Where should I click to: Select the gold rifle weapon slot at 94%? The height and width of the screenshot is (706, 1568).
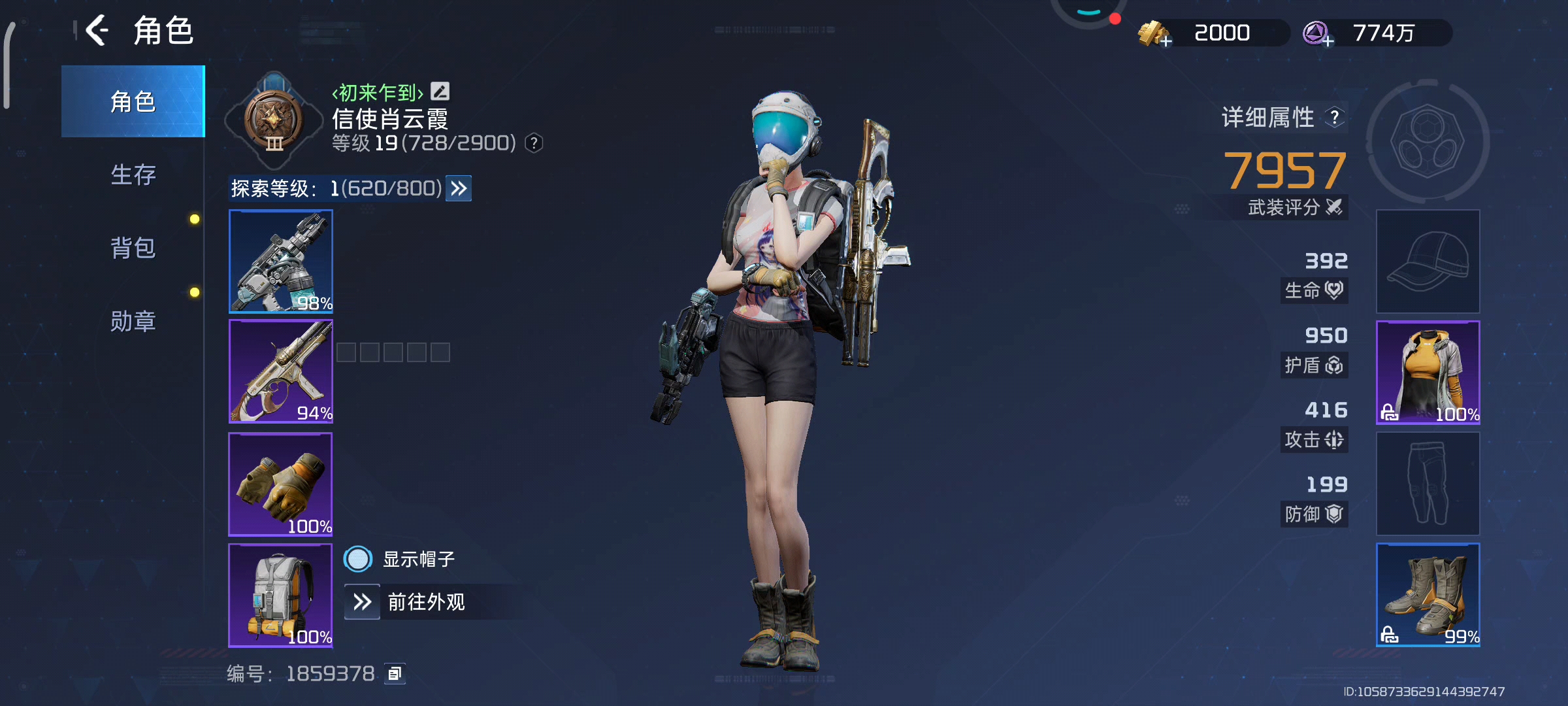[281, 371]
